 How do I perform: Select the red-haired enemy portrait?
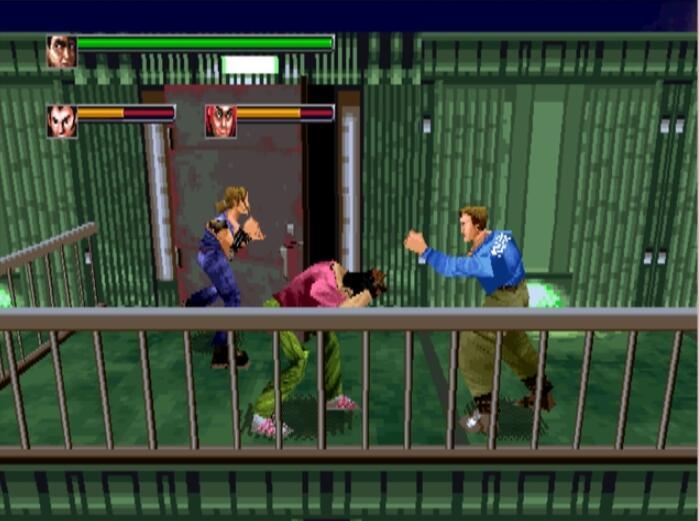click(x=220, y=121)
